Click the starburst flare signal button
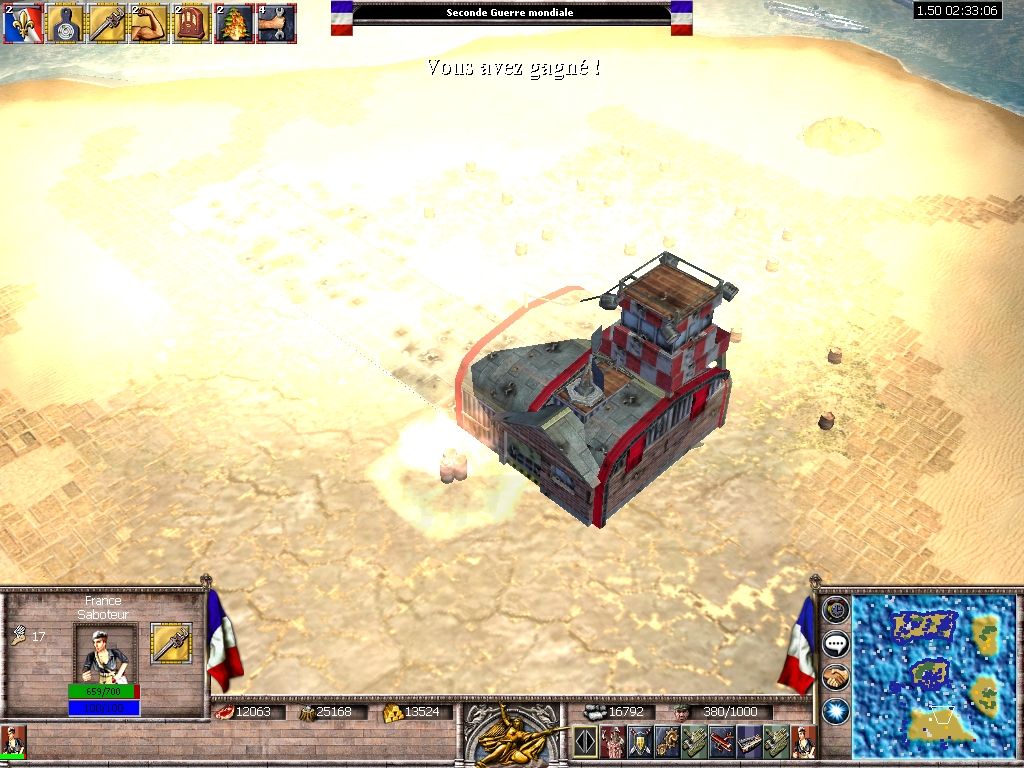The width and height of the screenshot is (1024, 768). 836,710
